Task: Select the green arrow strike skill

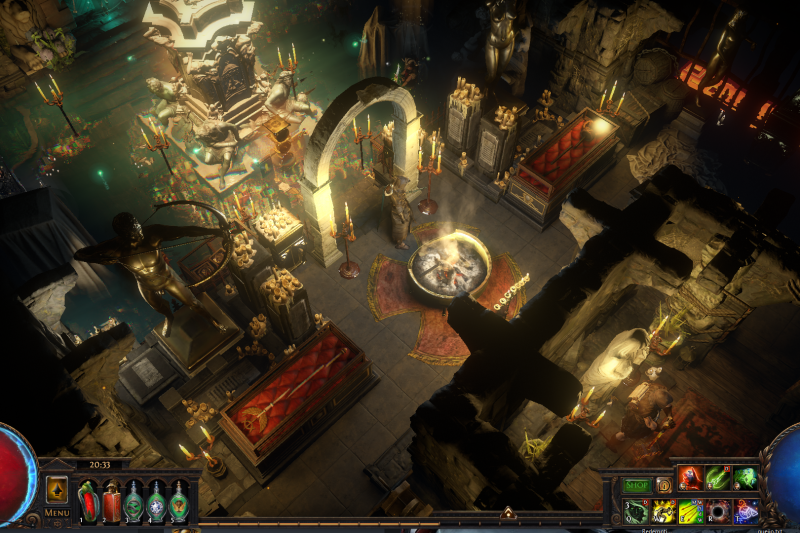Action: pyautogui.click(x=717, y=478)
